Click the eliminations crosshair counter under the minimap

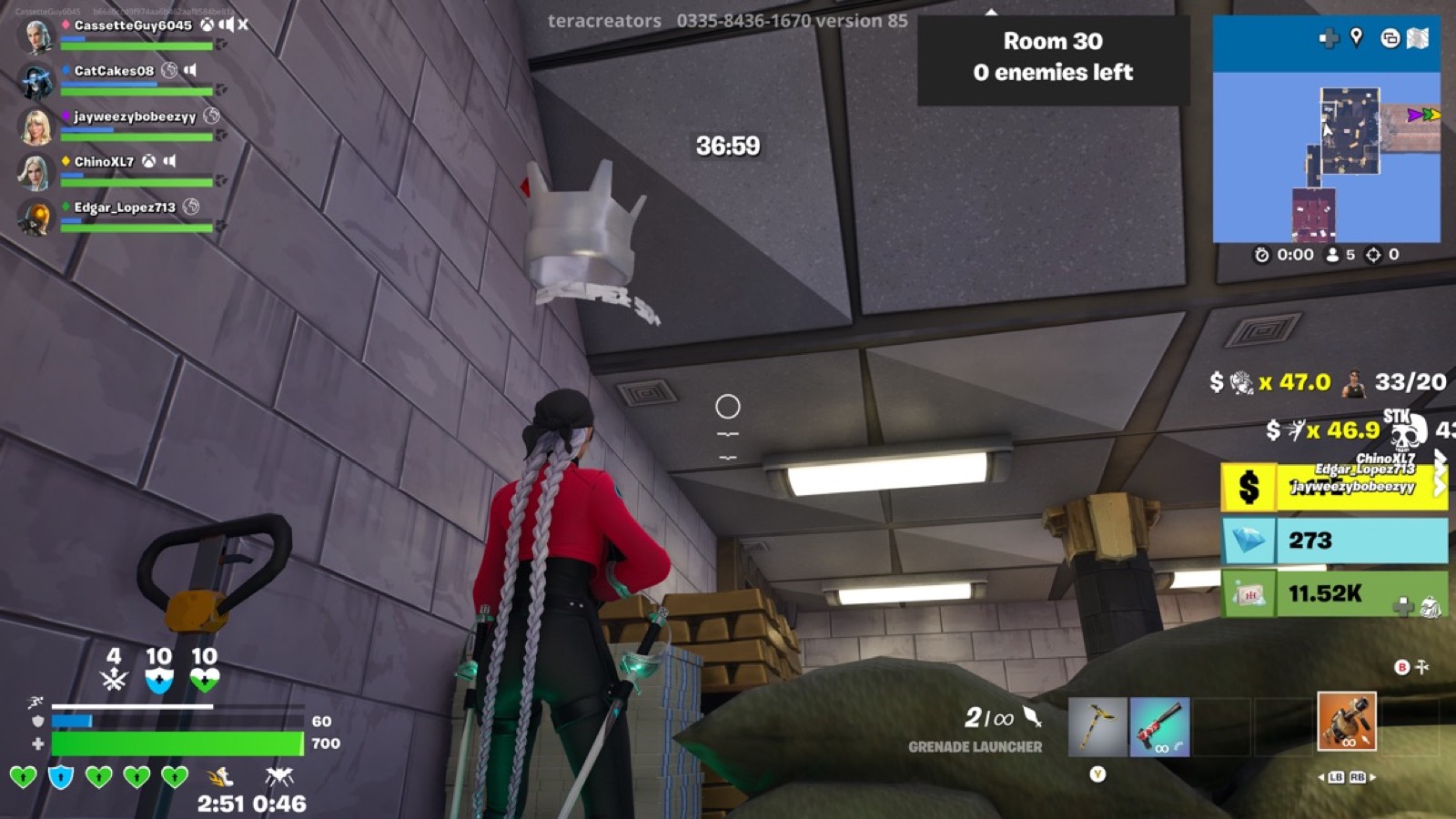[1372, 255]
